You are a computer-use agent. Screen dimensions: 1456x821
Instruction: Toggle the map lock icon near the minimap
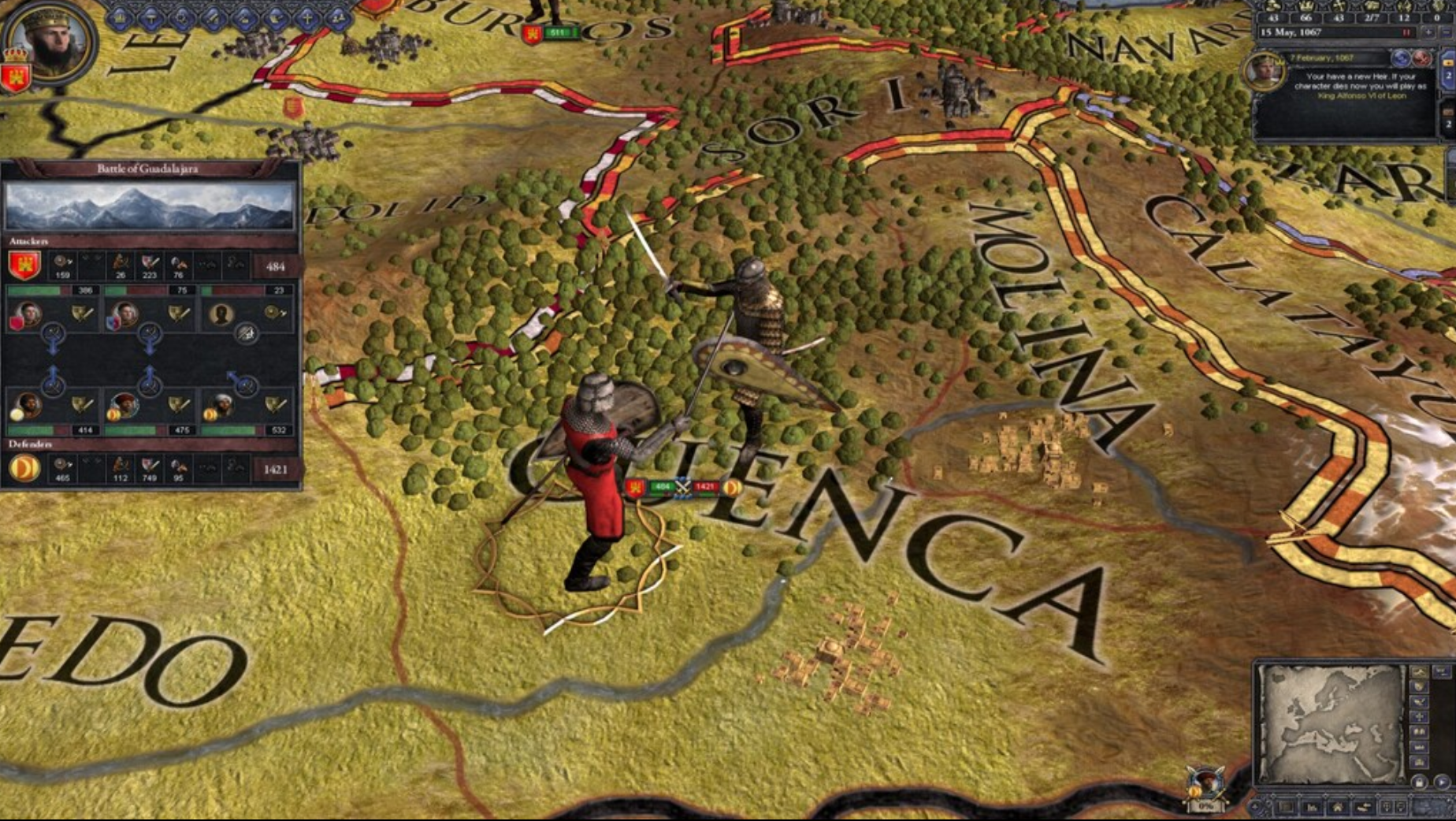point(1420,783)
